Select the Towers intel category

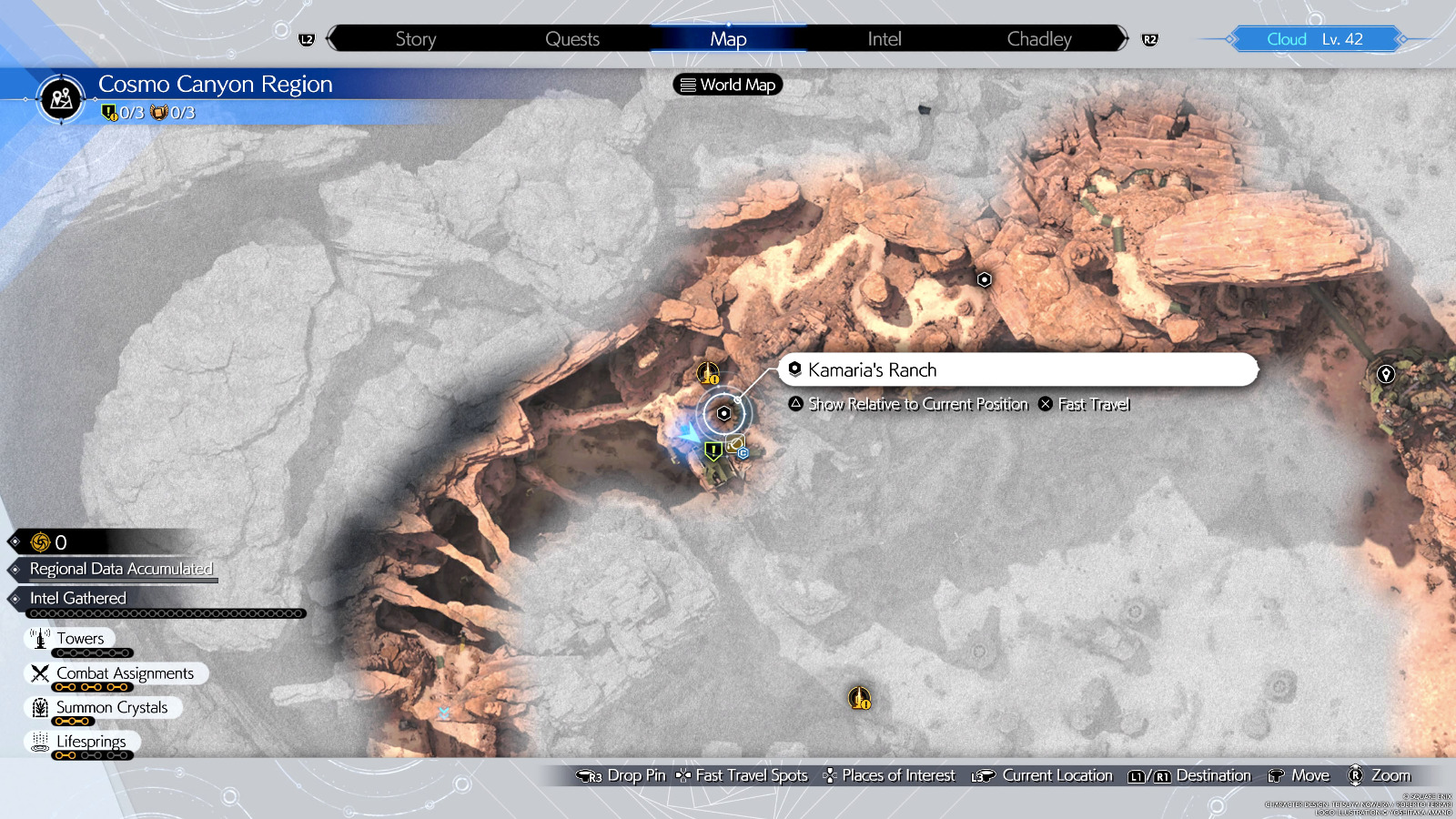point(80,639)
